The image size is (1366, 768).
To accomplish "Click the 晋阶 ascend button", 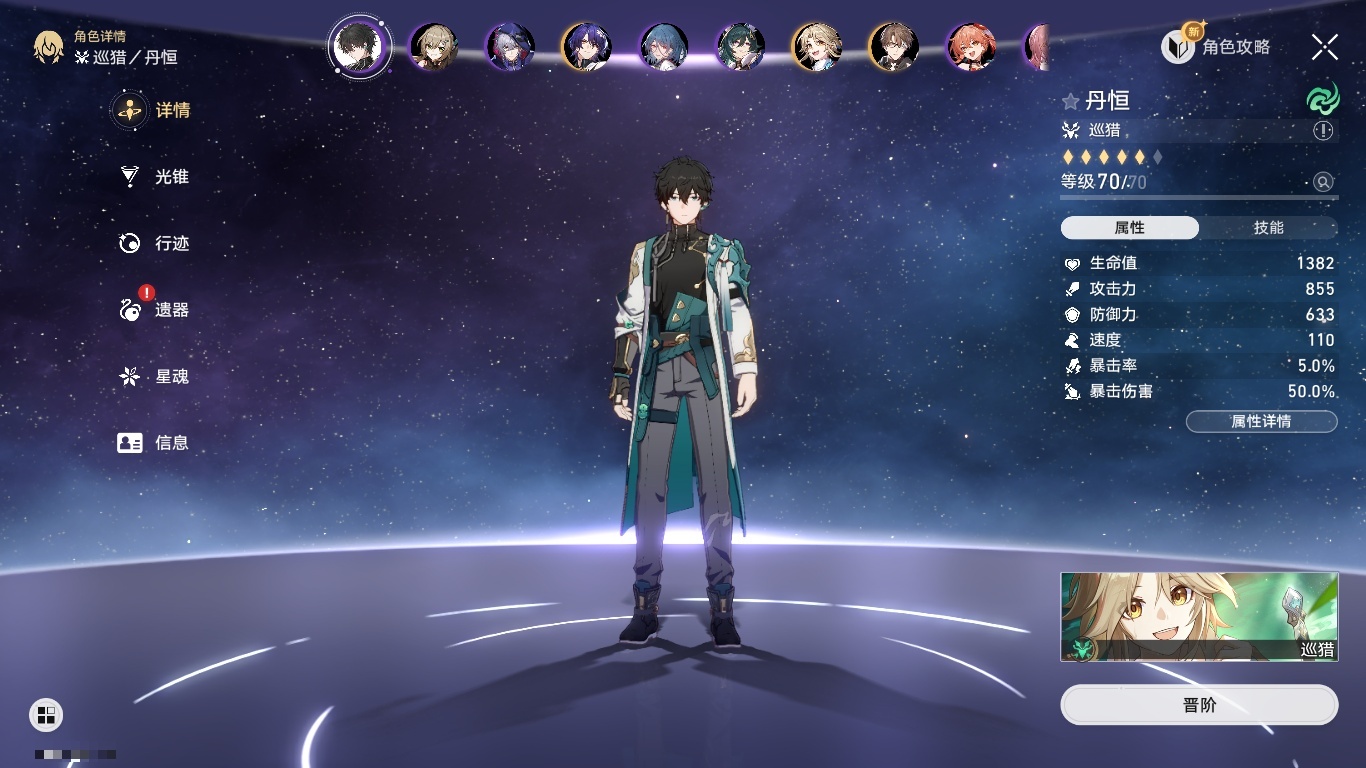I will (1199, 705).
